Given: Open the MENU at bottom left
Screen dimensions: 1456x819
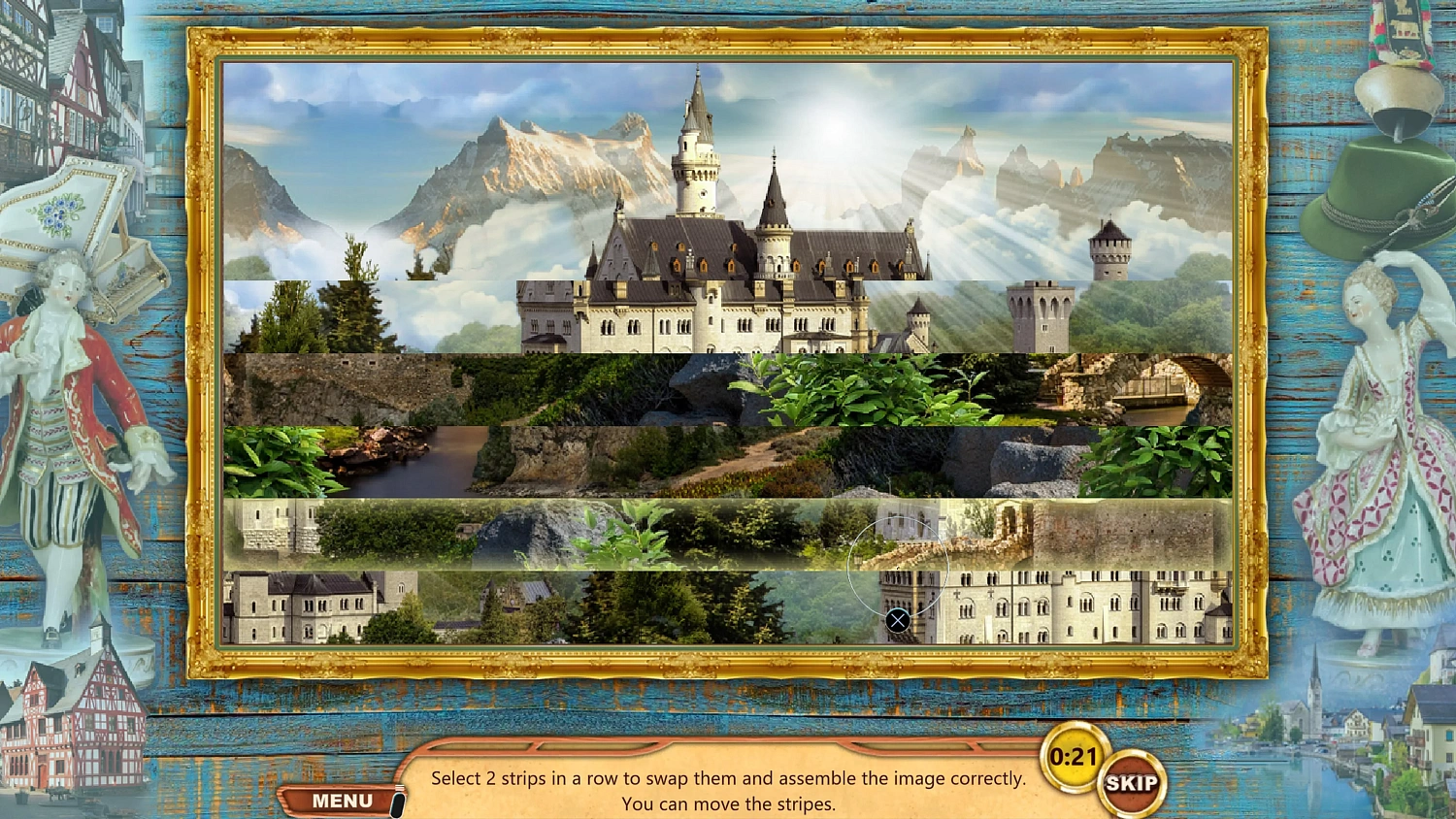Looking at the screenshot, I should click(x=342, y=799).
